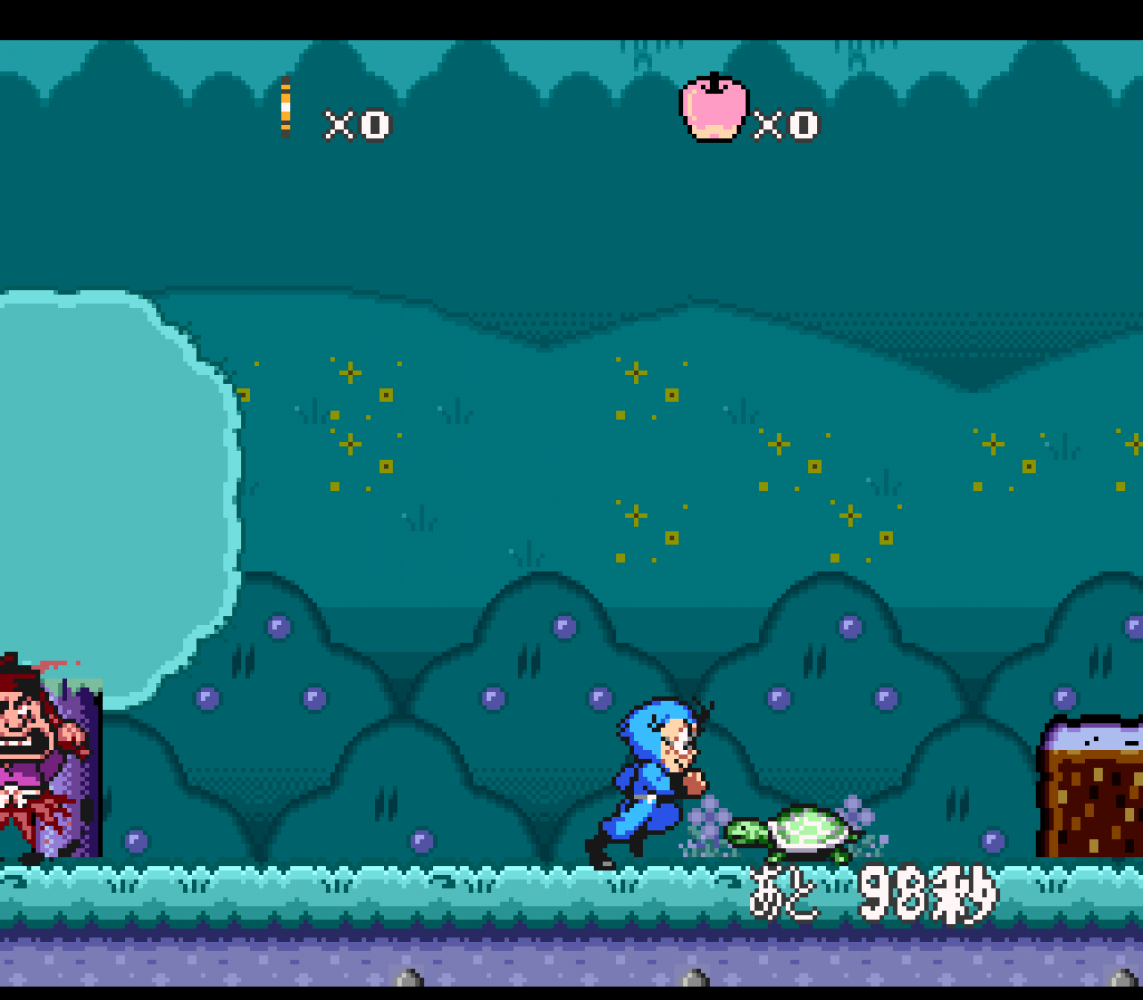
Task: Select the orange striped stick icon
Action: [x=286, y=106]
